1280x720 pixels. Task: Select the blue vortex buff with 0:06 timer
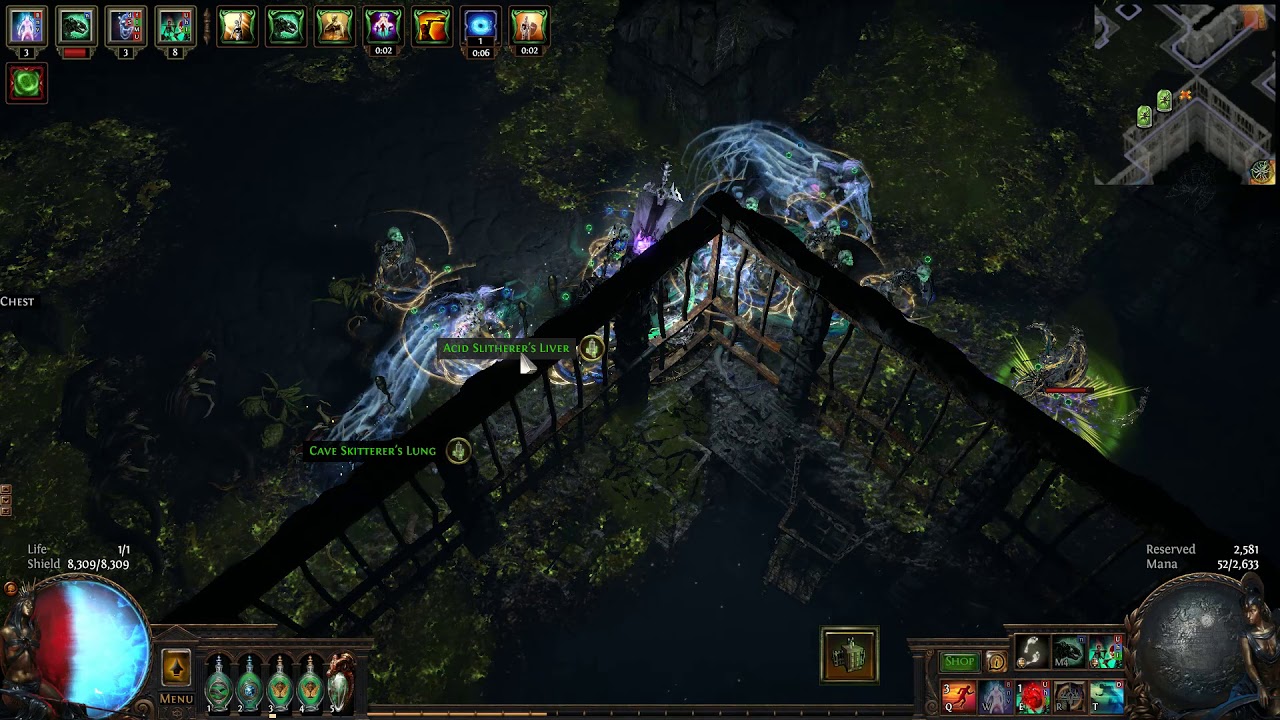(480, 26)
